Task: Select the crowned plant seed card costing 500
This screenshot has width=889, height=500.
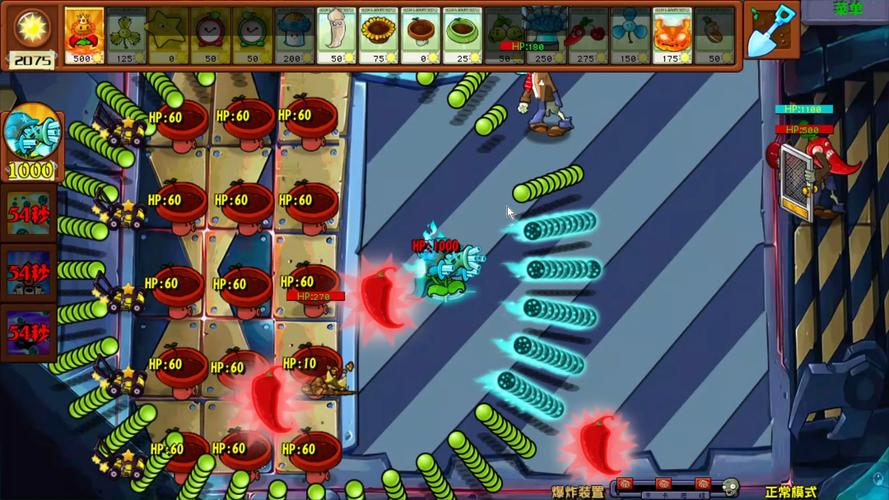Action: [x=84, y=34]
